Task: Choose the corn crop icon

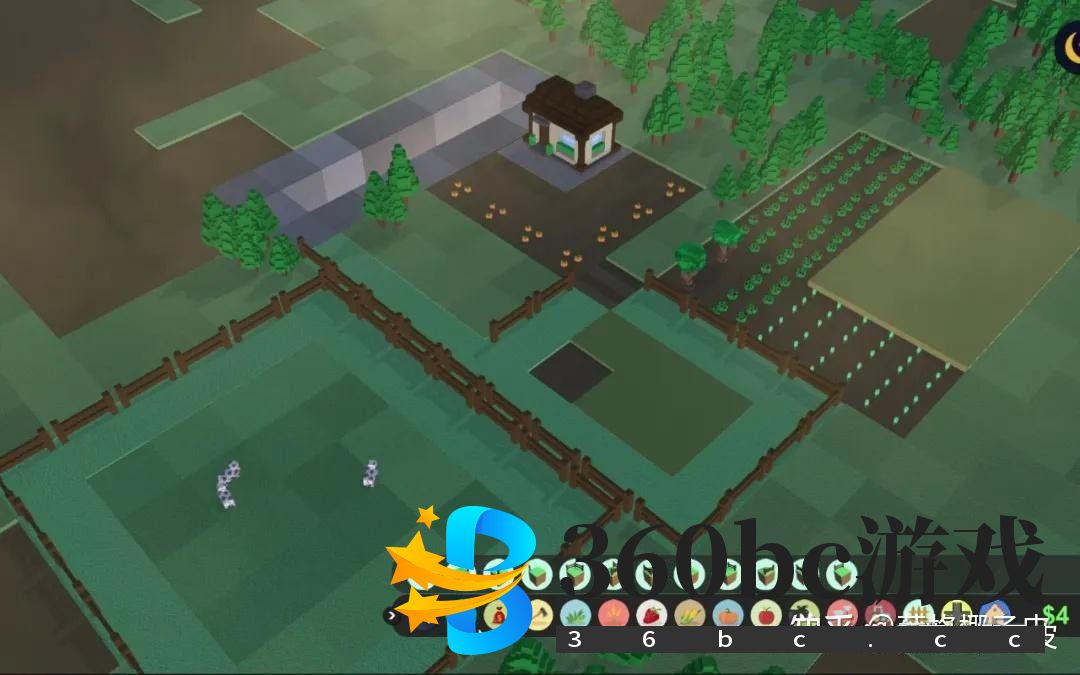Action: [x=689, y=615]
